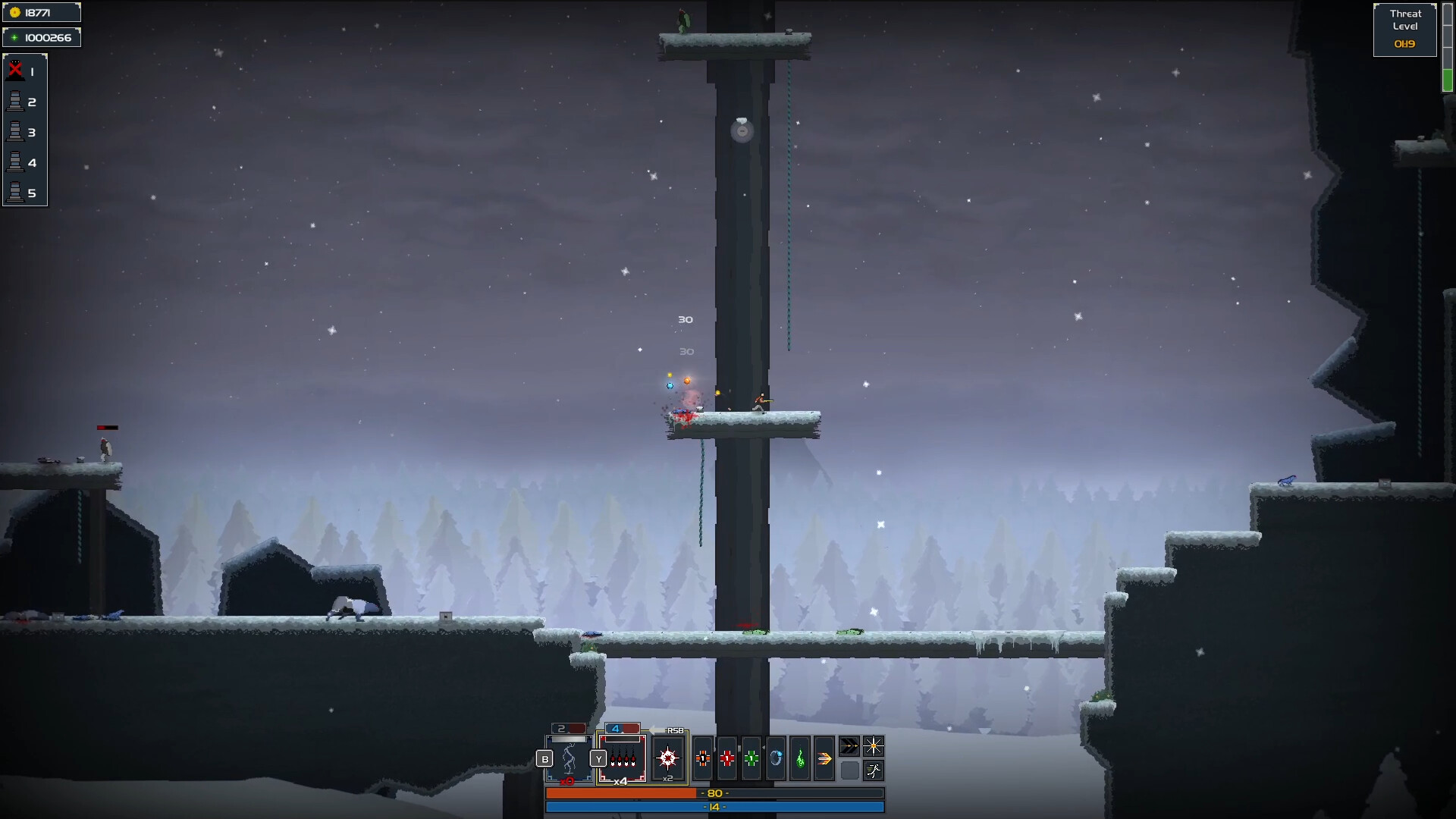Click the empty inventory slot near the chevrons
The height and width of the screenshot is (819, 1456).
[x=849, y=770]
